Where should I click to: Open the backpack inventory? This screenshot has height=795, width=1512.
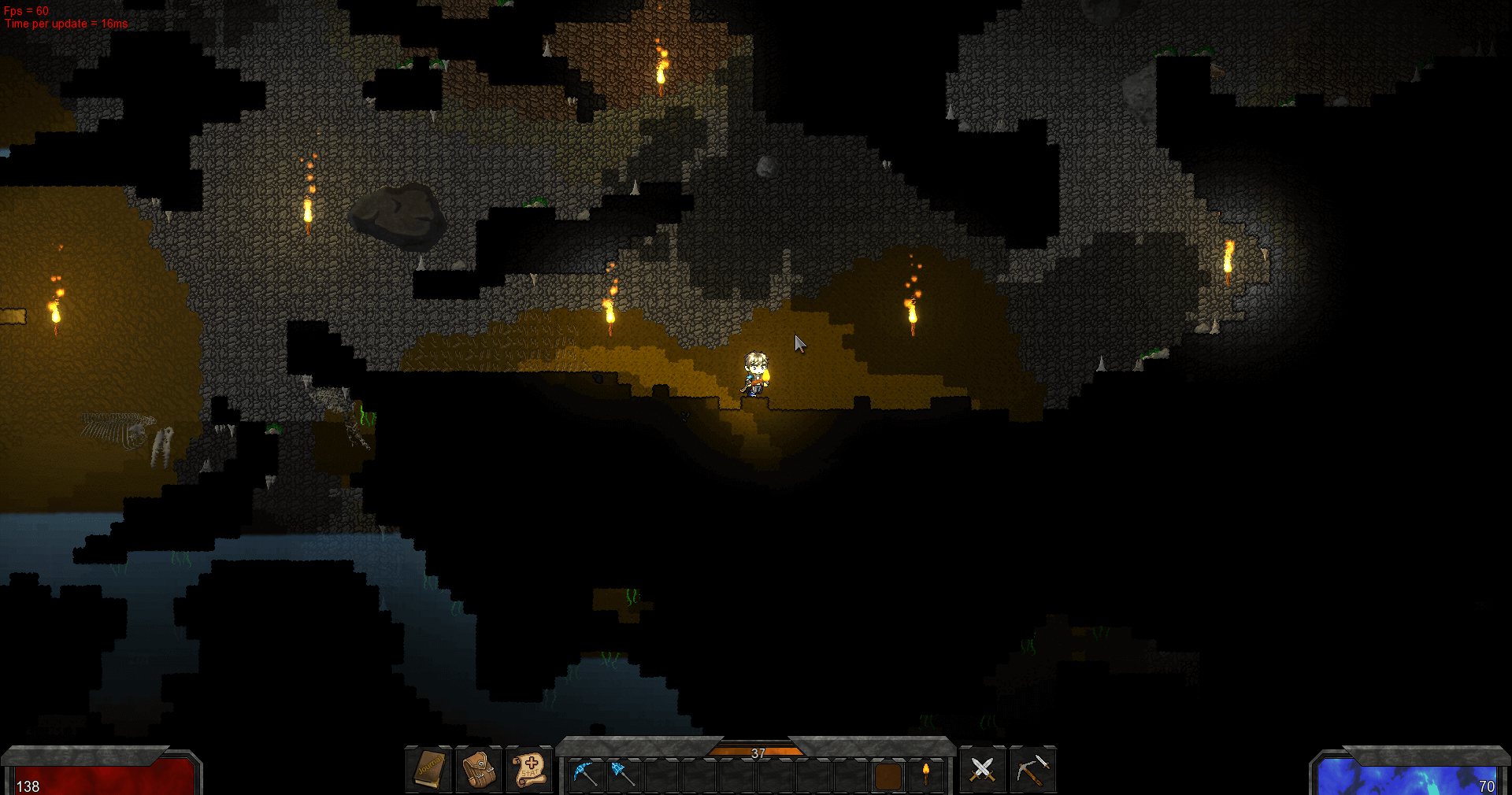[479, 769]
